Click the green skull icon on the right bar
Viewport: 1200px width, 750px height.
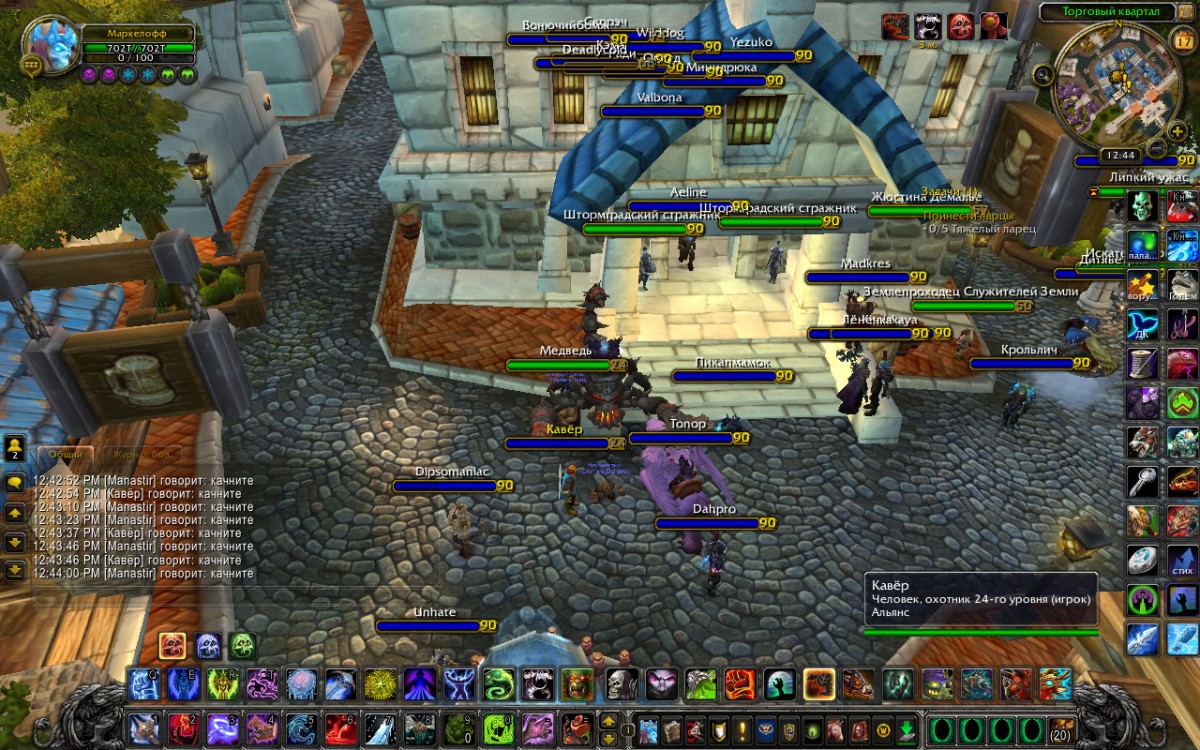pos(1142,207)
